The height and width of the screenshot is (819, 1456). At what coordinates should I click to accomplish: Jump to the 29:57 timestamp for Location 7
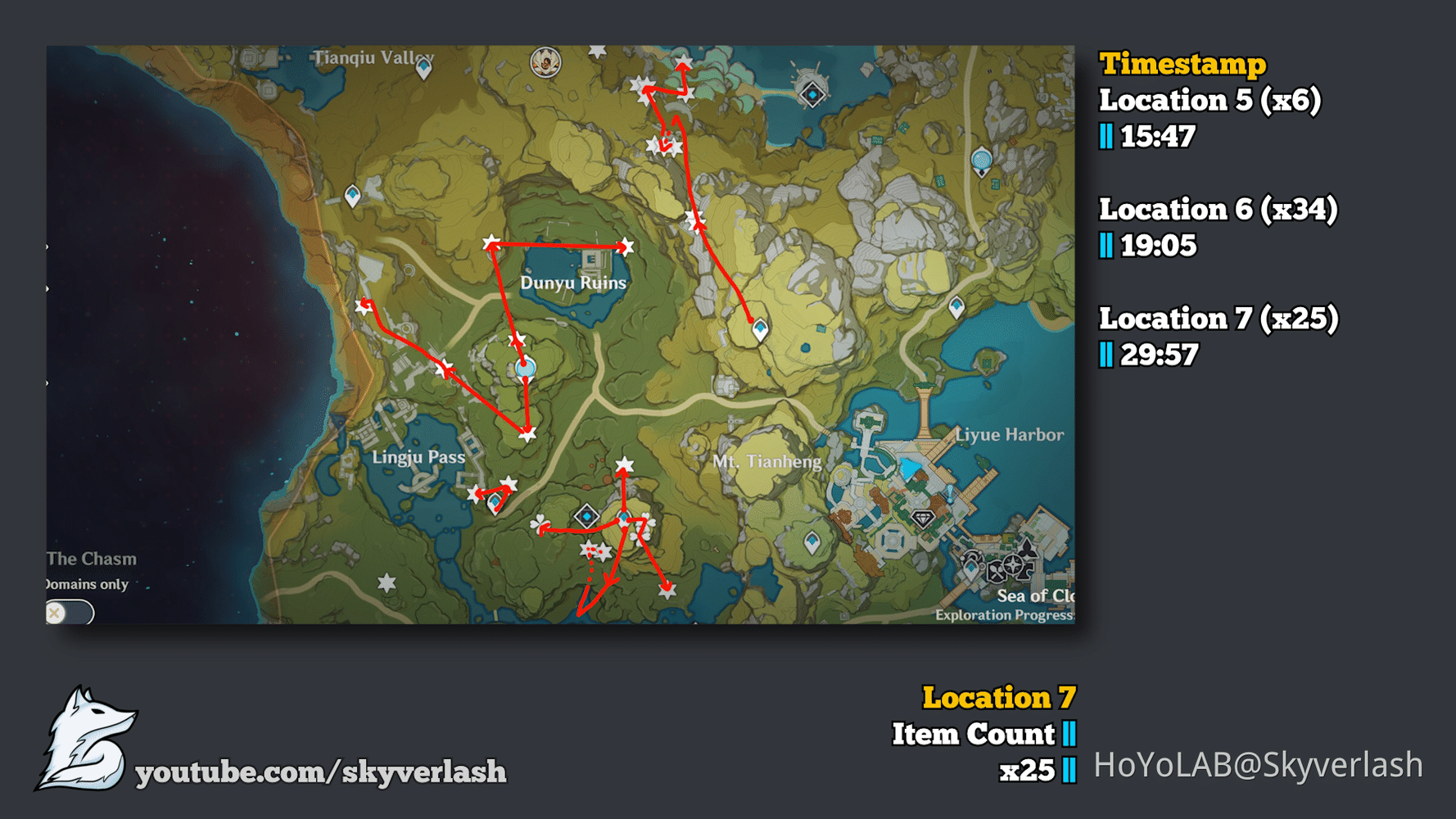[1158, 355]
